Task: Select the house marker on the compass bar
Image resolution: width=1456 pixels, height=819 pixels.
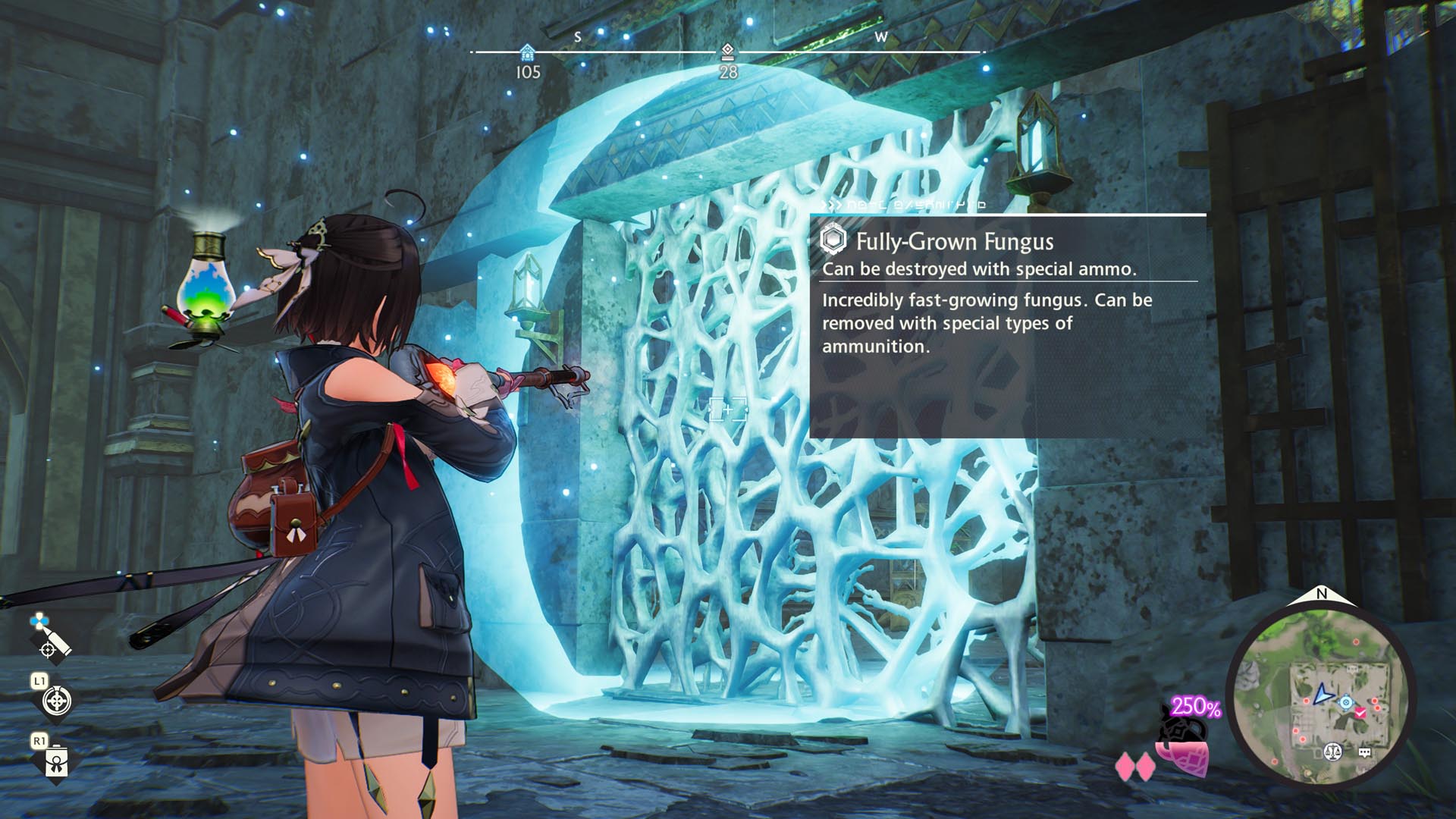Action: tap(527, 52)
